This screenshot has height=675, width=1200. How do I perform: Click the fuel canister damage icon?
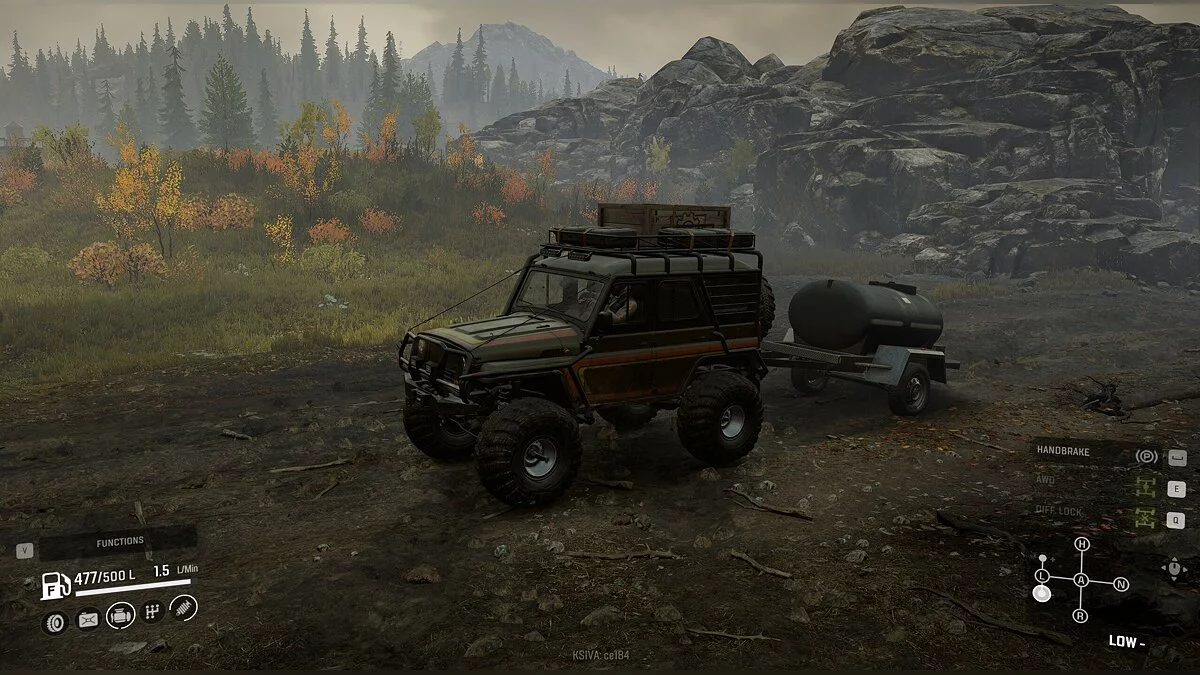tap(88, 620)
